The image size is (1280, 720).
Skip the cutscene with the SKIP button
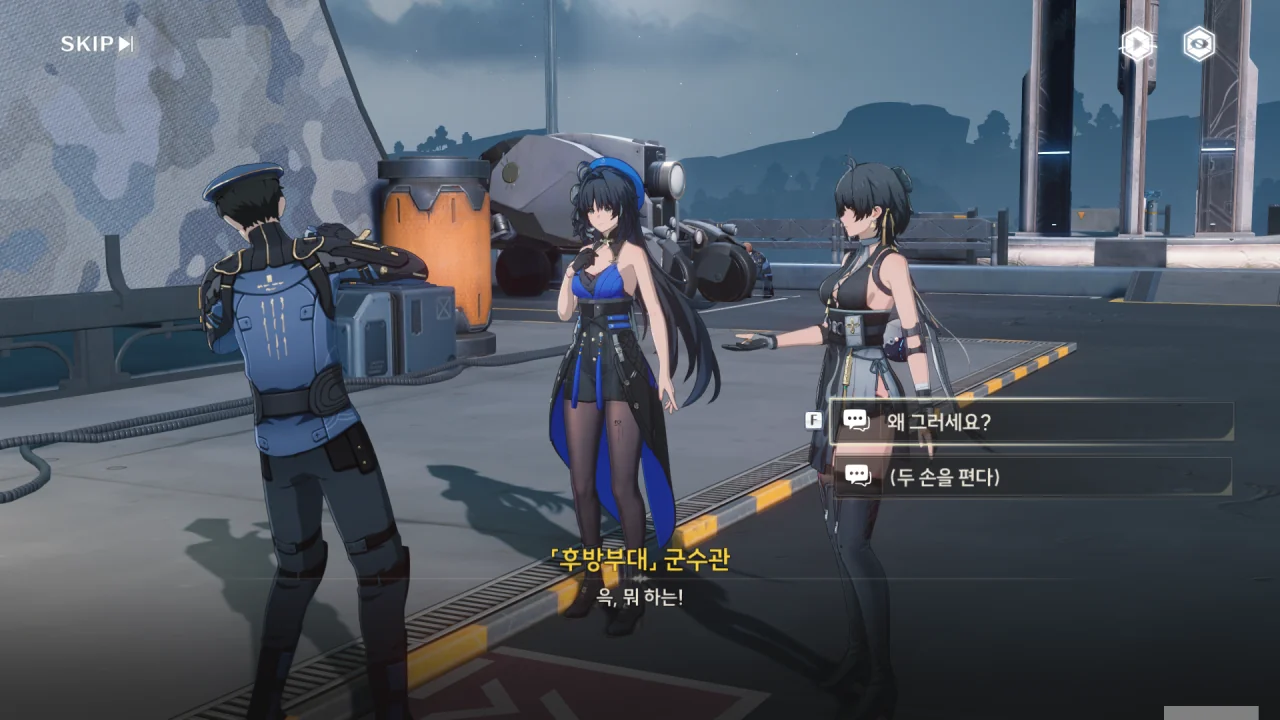point(97,44)
